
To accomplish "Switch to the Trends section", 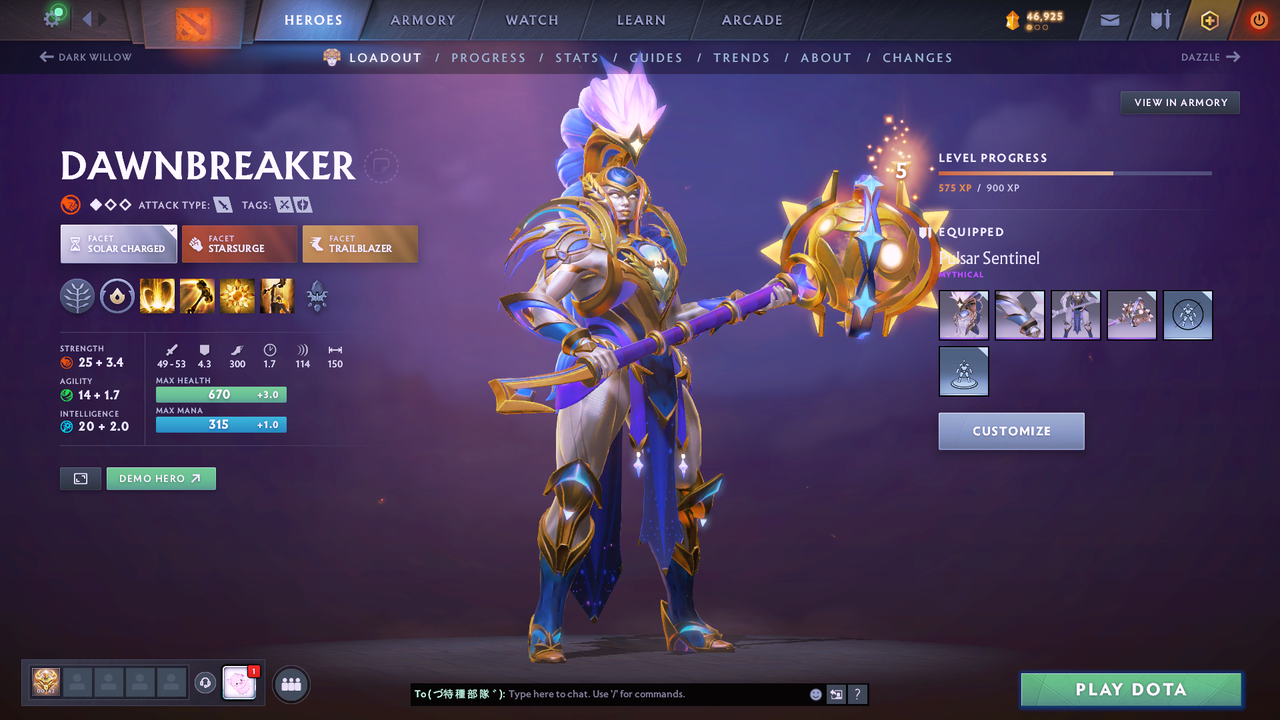I will (x=741, y=58).
